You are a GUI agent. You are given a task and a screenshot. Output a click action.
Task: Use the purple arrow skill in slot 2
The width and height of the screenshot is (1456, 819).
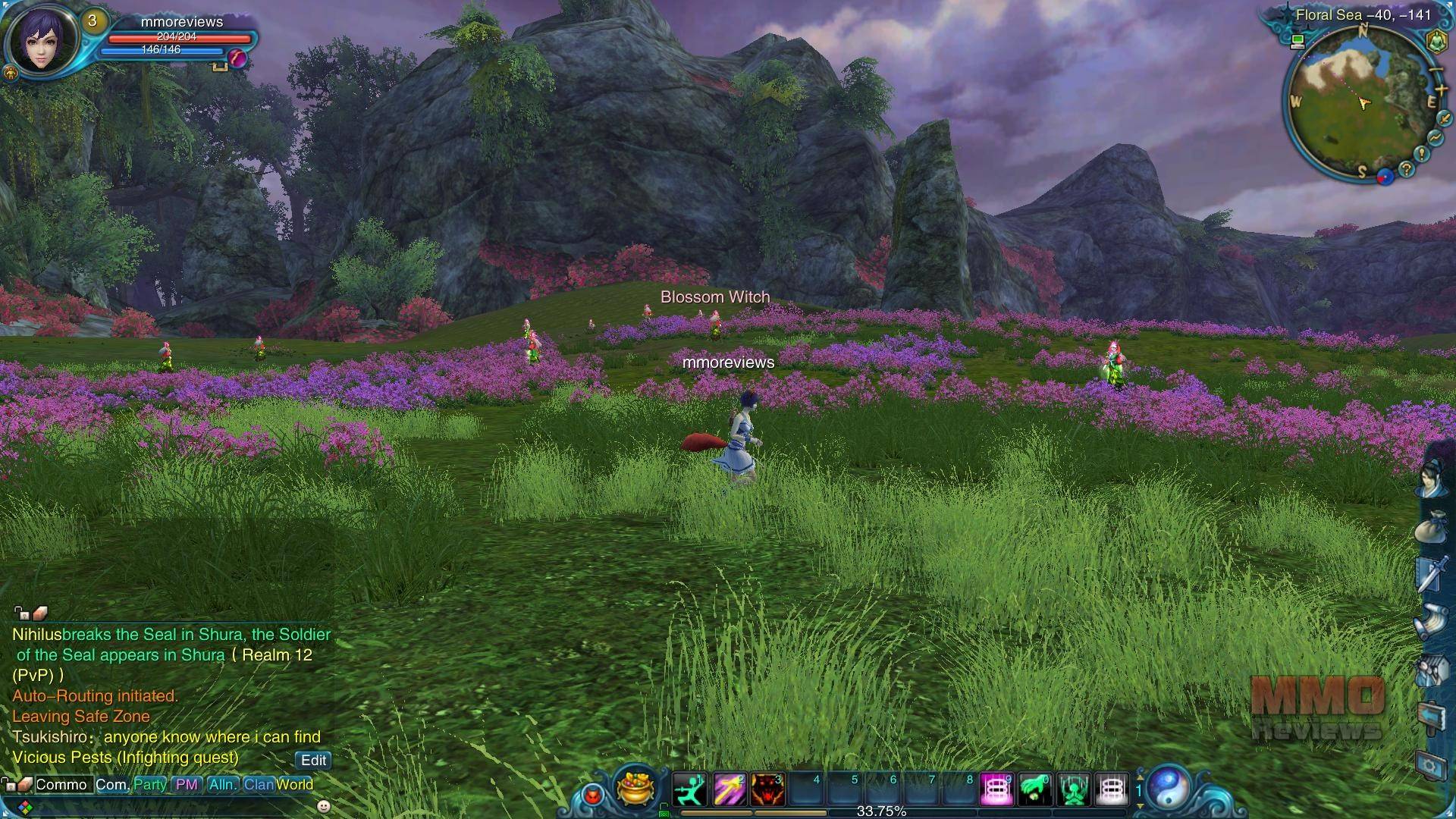coord(729,789)
